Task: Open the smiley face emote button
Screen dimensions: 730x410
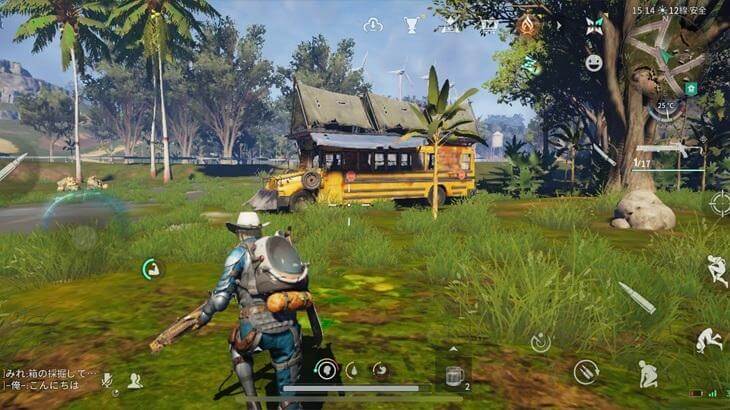Action: point(593,63)
